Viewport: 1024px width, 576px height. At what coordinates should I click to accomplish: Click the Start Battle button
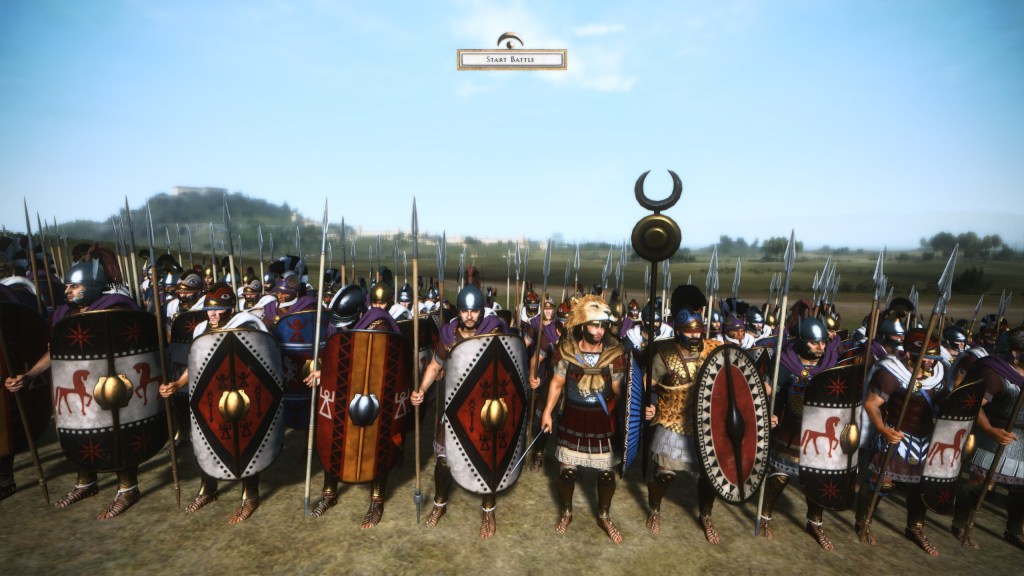(x=511, y=60)
